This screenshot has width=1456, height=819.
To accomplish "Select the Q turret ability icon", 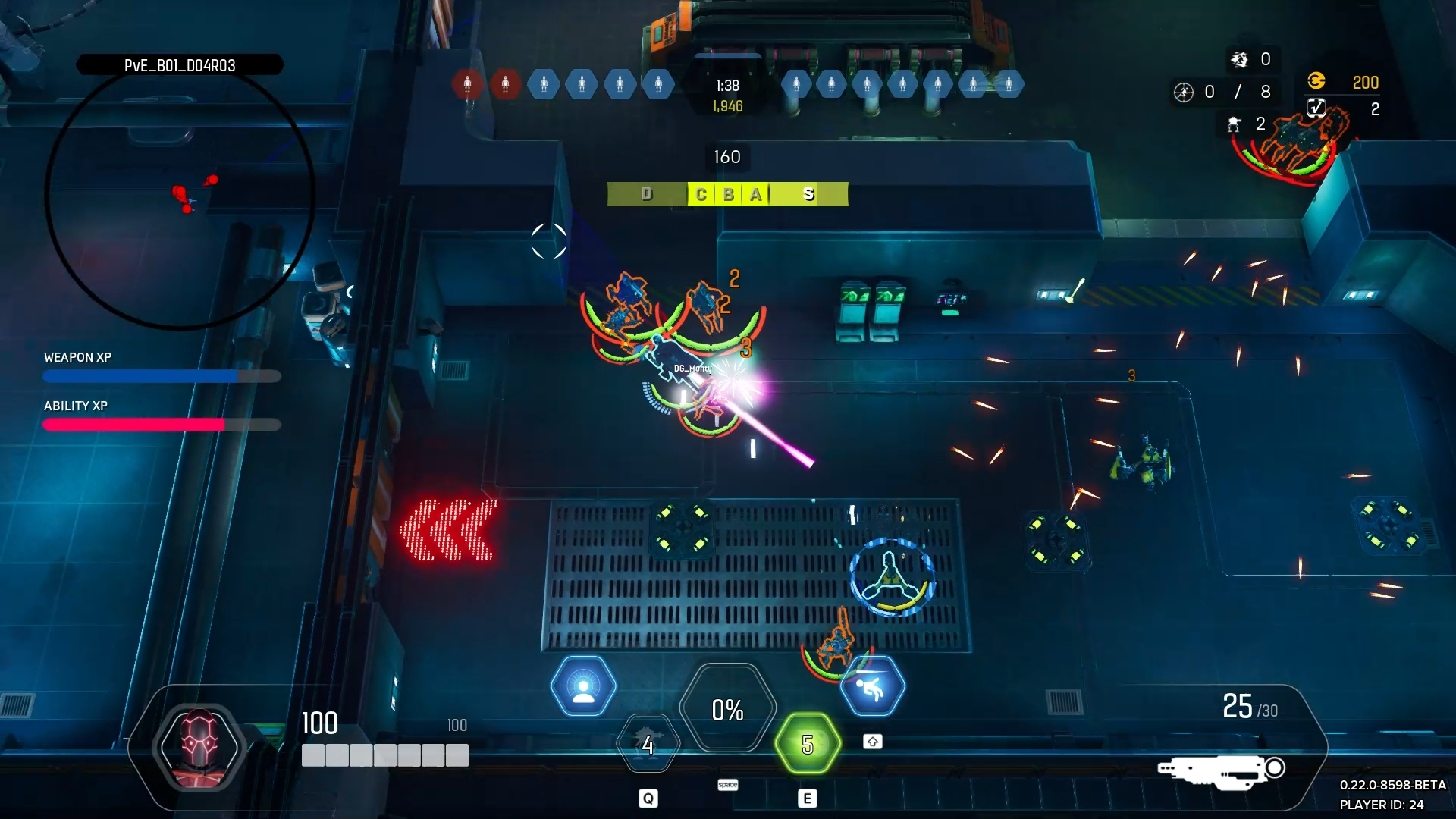I will 648,744.
